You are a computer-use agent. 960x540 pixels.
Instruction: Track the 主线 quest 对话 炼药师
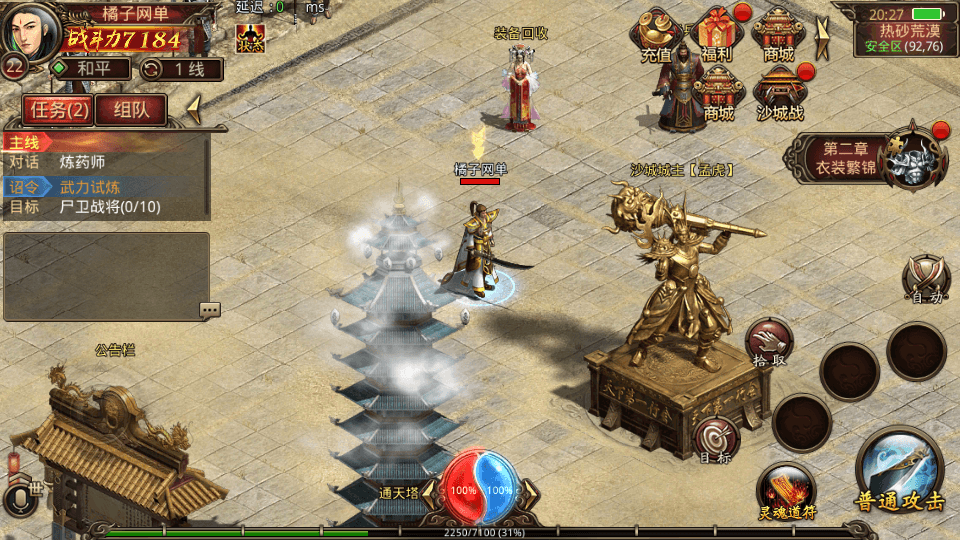click(x=105, y=162)
